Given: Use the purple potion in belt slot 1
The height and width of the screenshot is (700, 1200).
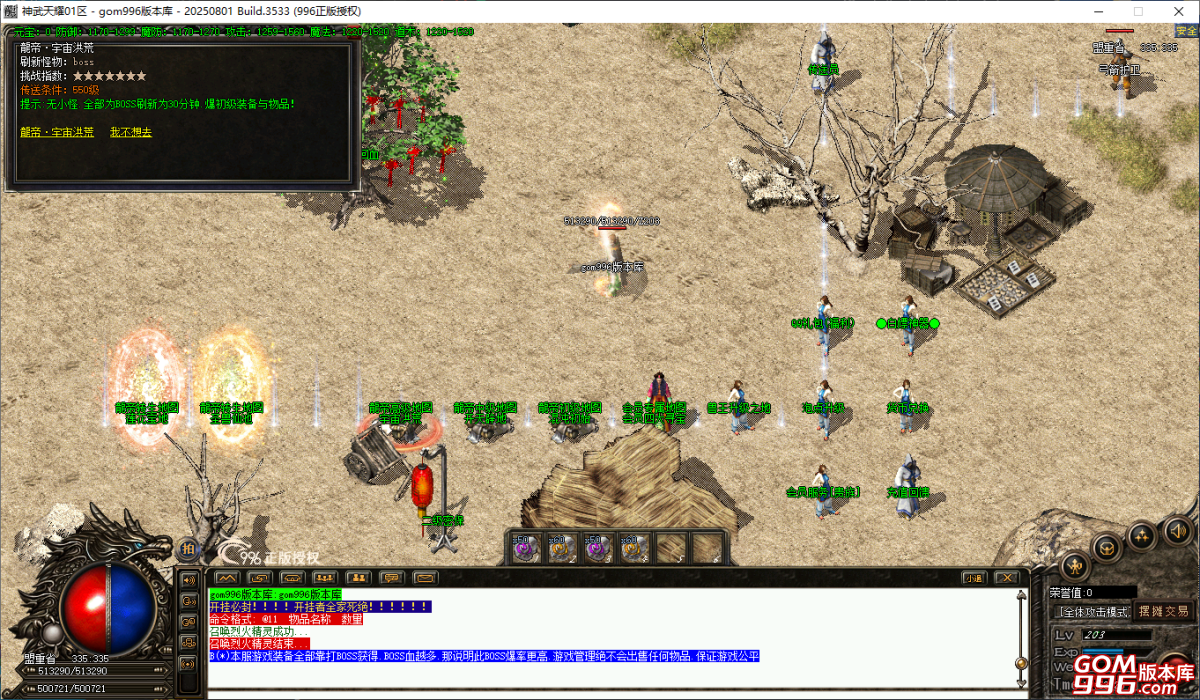Looking at the screenshot, I should 527,548.
